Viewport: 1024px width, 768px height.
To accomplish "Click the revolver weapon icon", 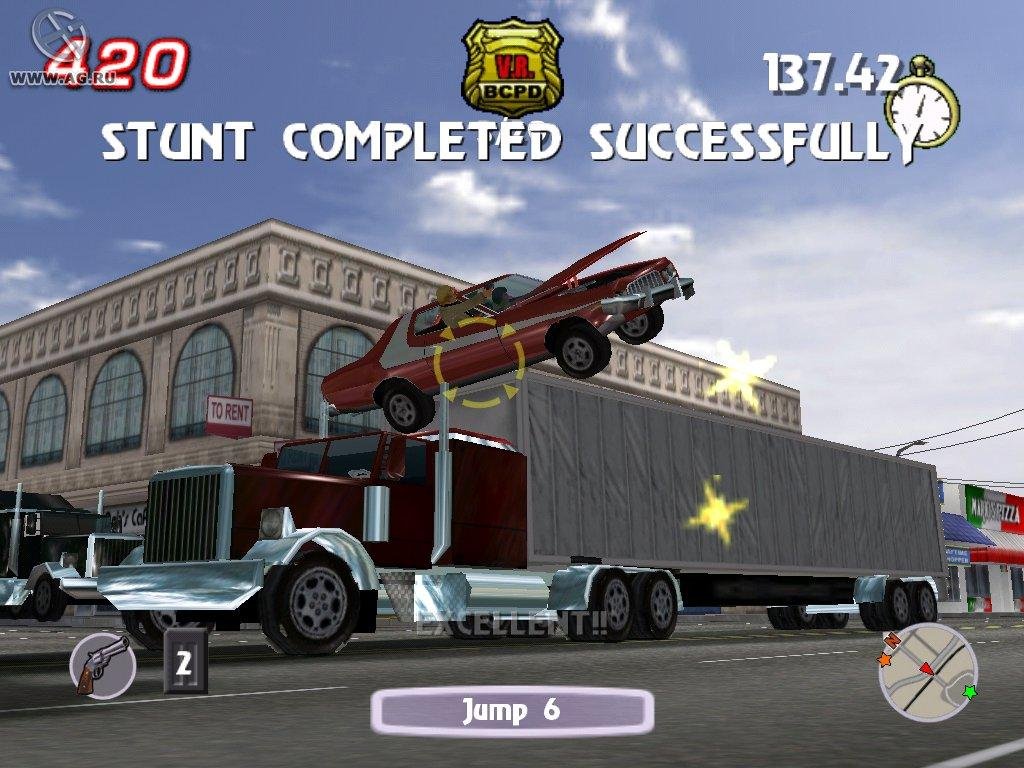I will coord(103,664).
